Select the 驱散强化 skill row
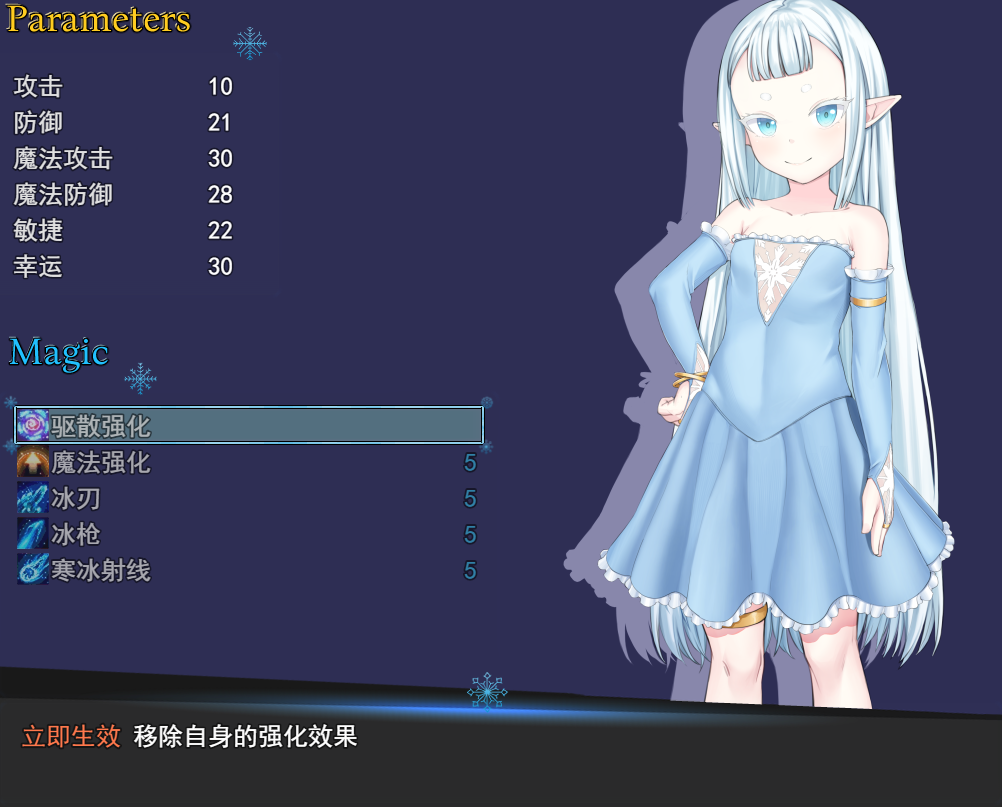Viewport: 1002px width, 807px height. point(249,425)
